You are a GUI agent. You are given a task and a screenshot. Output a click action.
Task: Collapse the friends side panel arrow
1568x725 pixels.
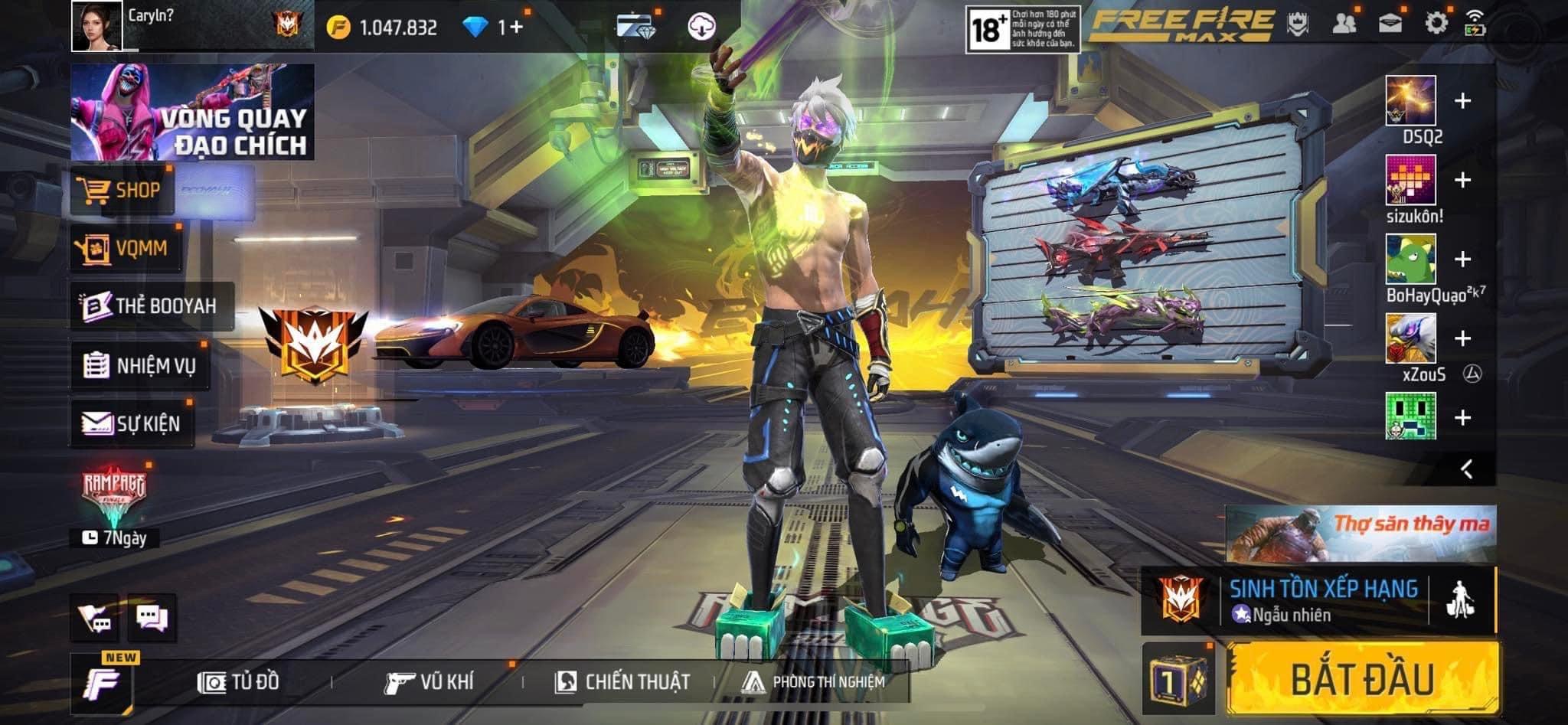tap(1466, 469)
